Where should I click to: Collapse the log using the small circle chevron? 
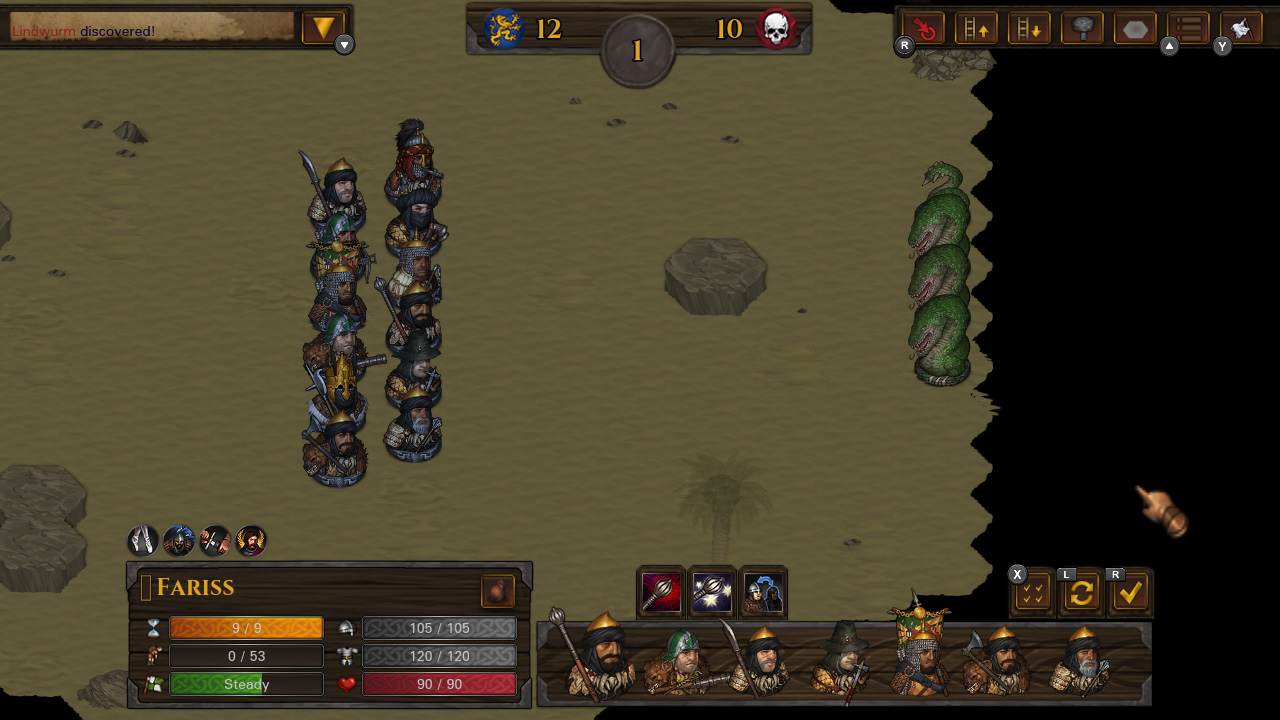click(x=344, y=45)
